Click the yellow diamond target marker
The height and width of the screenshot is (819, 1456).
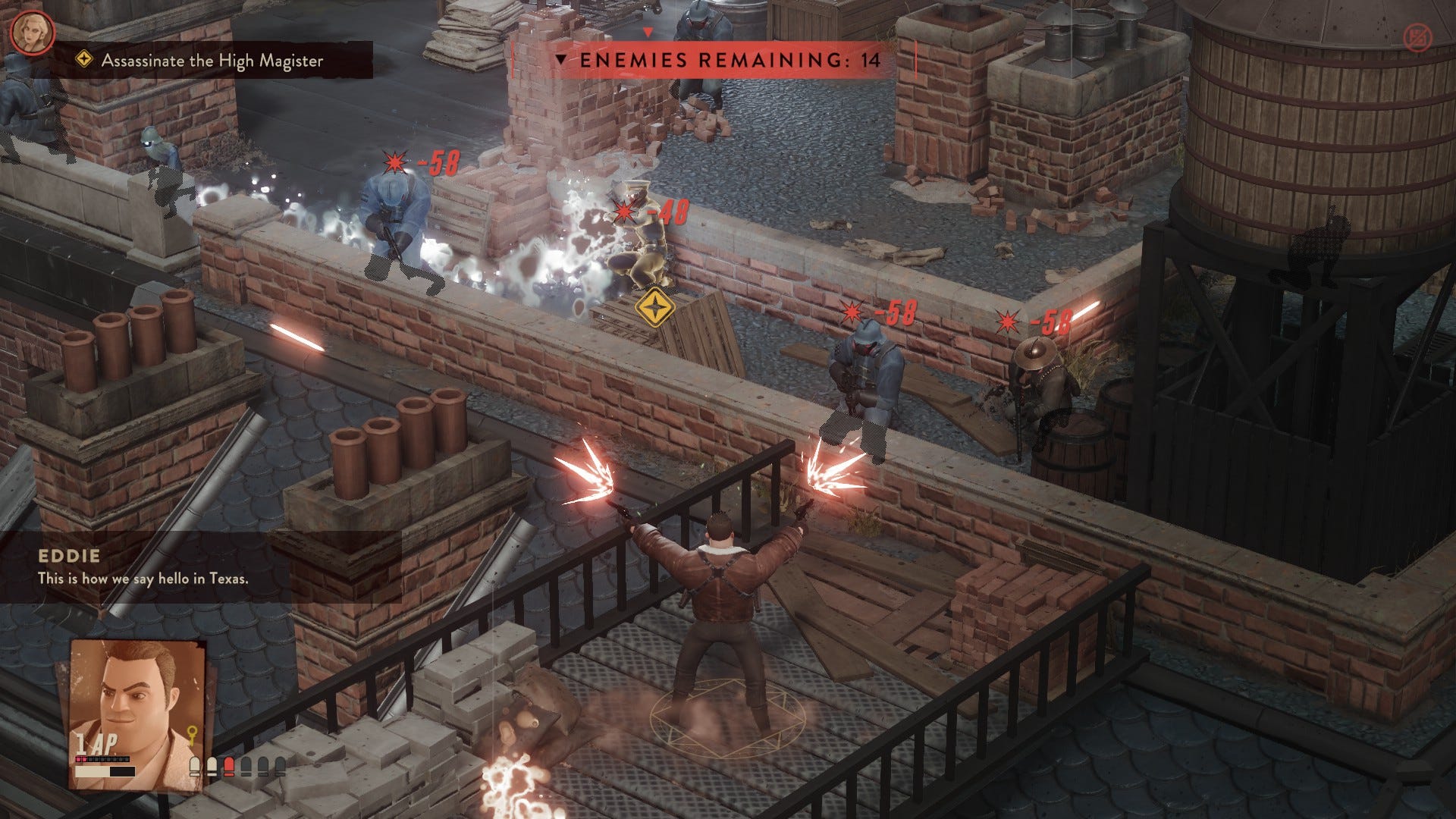pos(654,308)
